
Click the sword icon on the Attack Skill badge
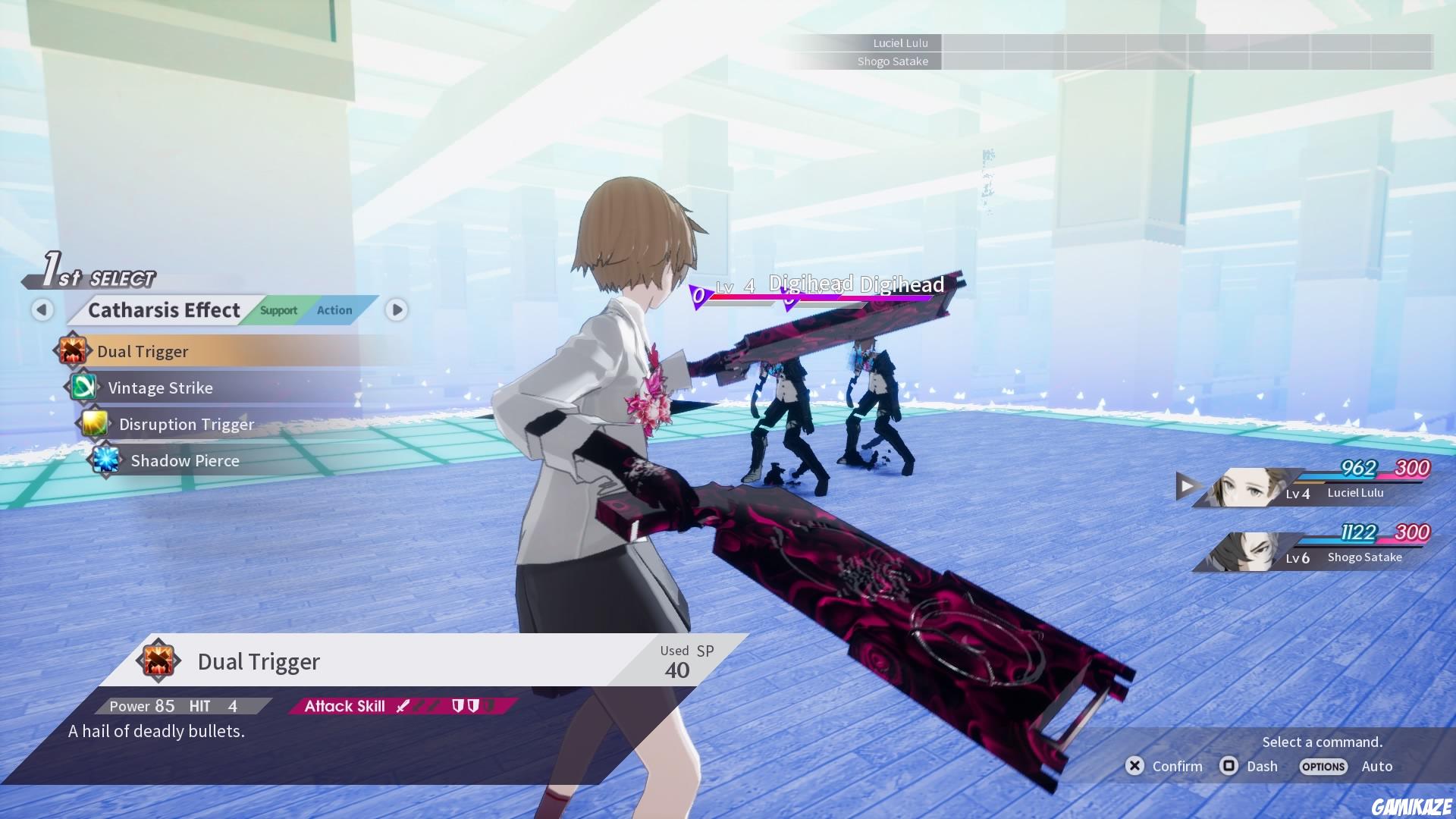pyautogui.click(x=403, y=705)
